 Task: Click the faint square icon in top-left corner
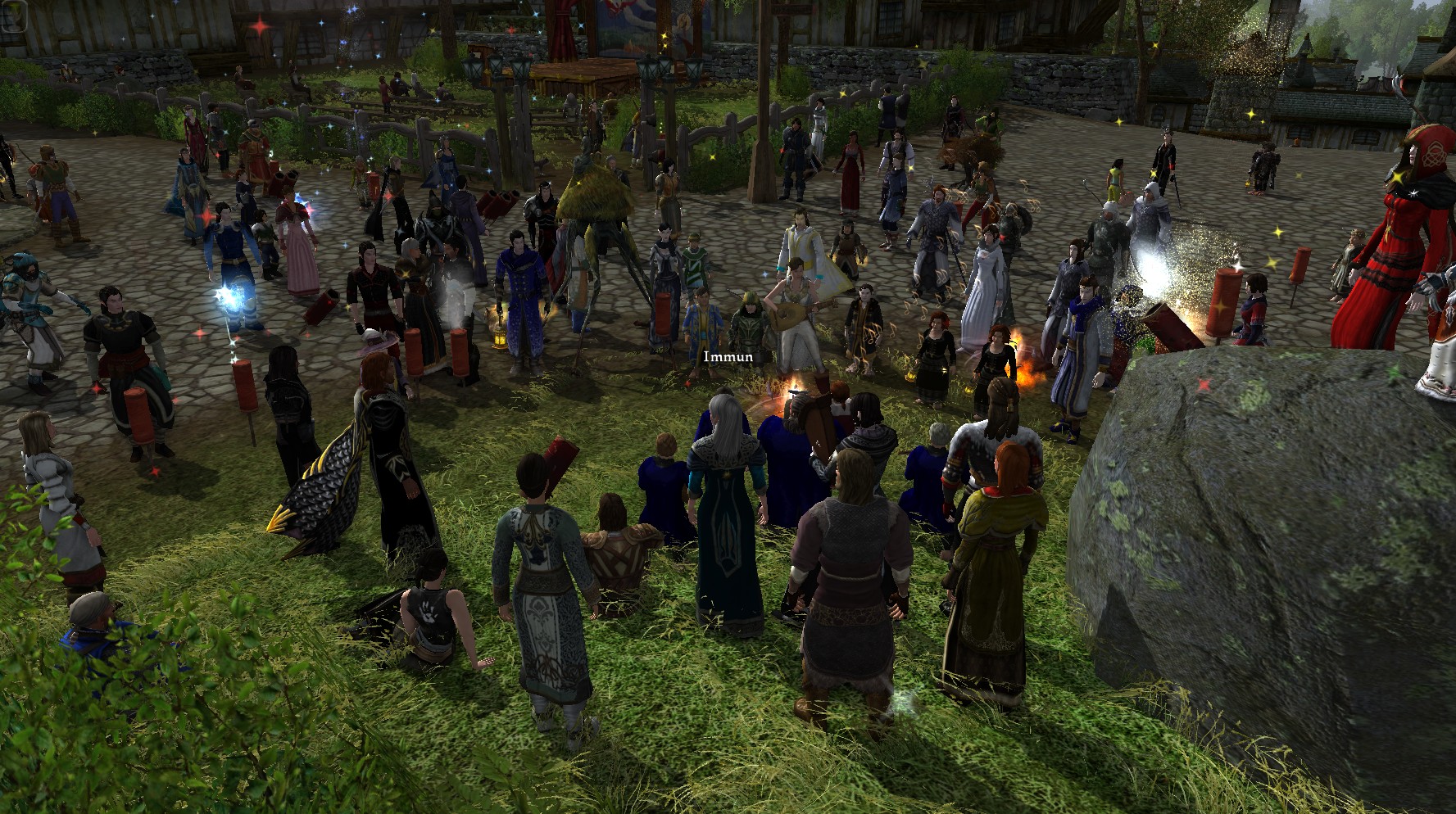(x=13, y=16)
